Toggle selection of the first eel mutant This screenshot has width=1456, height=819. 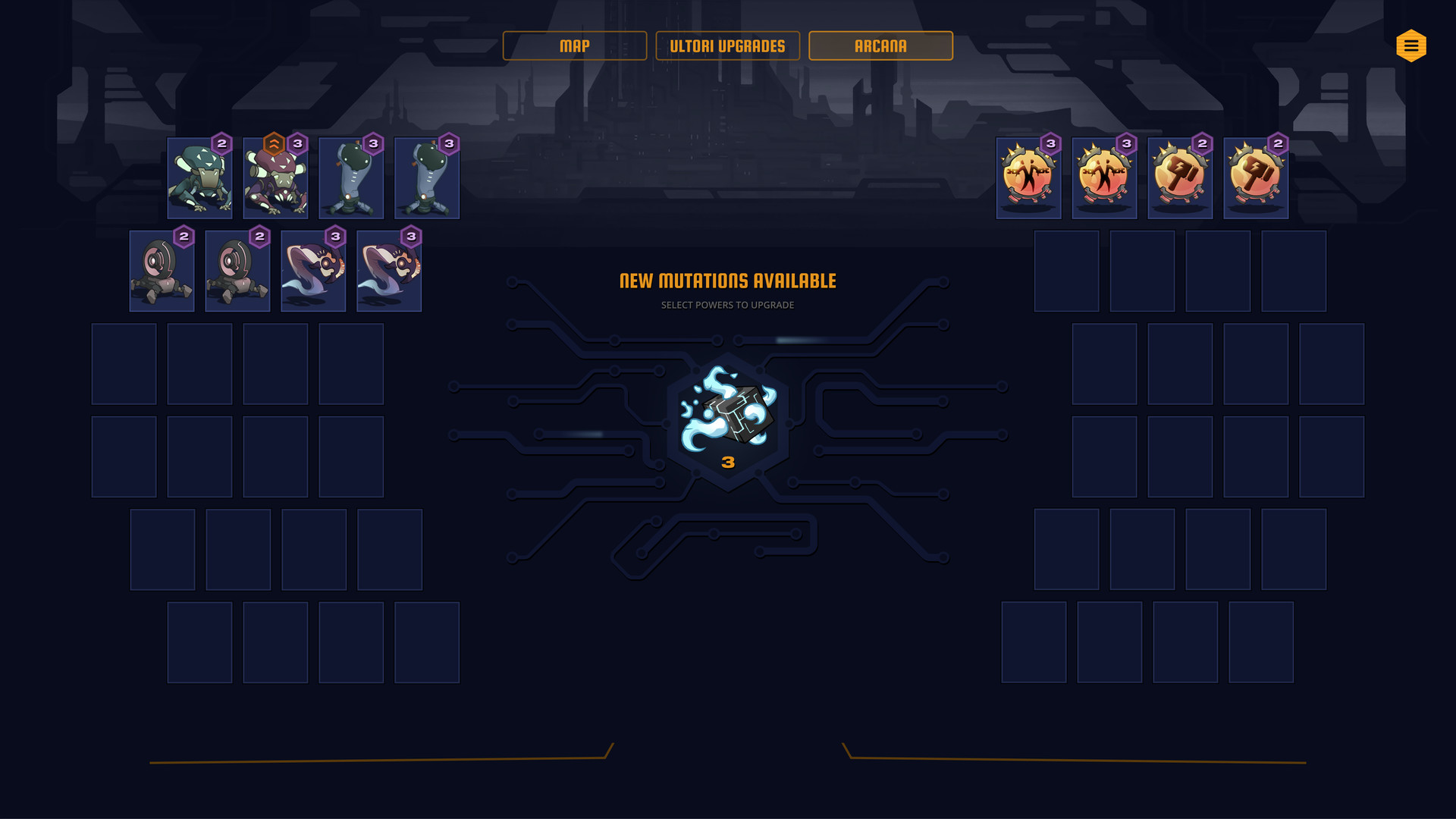pos(313,271)
